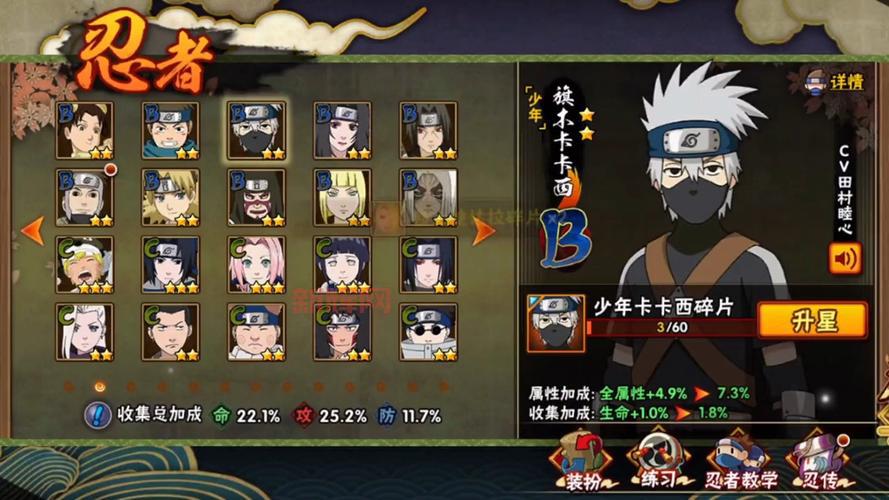
Task: Select Shino with the round sunglasses
Action: pos(428,332)
